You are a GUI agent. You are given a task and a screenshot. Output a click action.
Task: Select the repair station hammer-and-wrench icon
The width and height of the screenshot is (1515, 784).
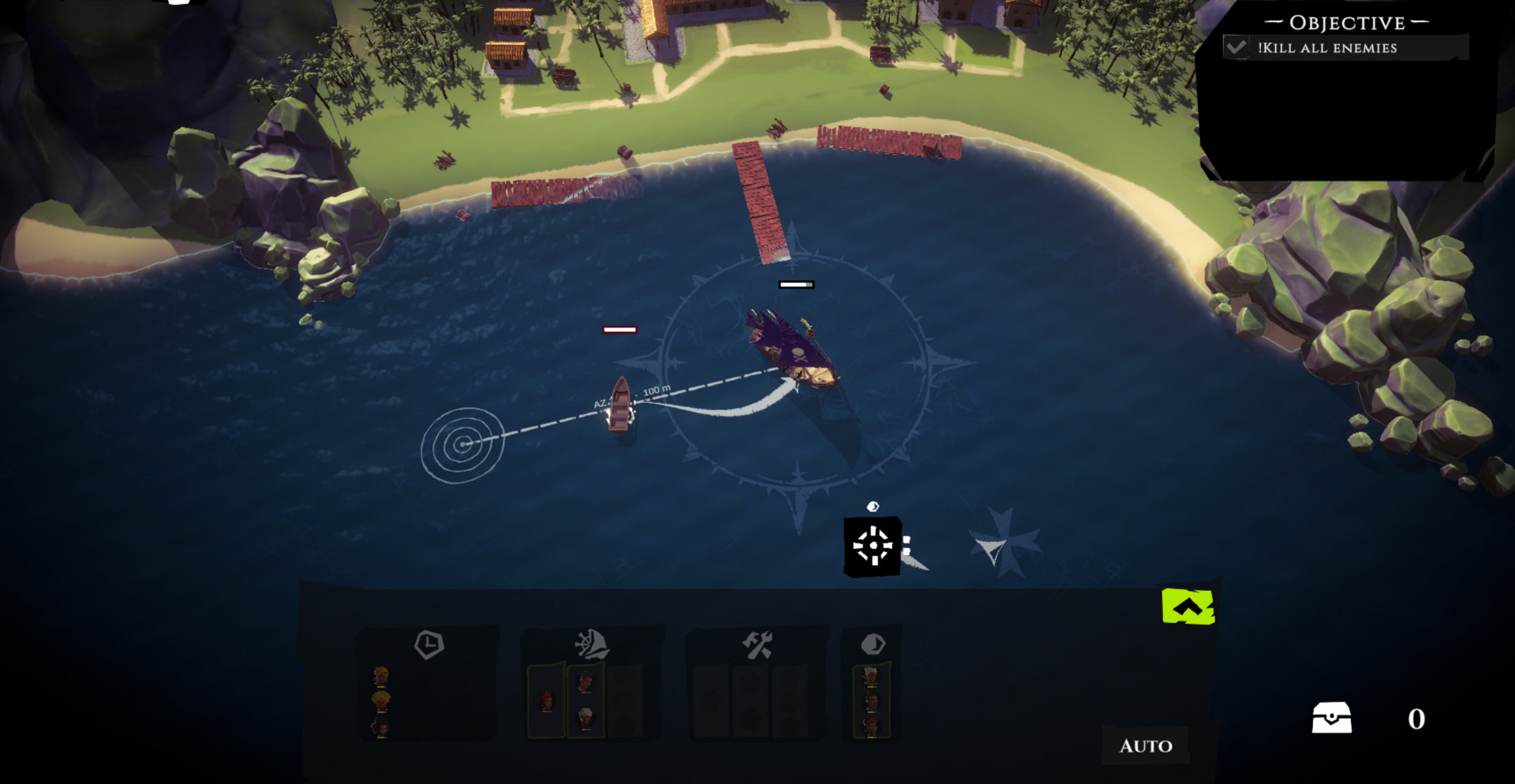click(757, 645)
